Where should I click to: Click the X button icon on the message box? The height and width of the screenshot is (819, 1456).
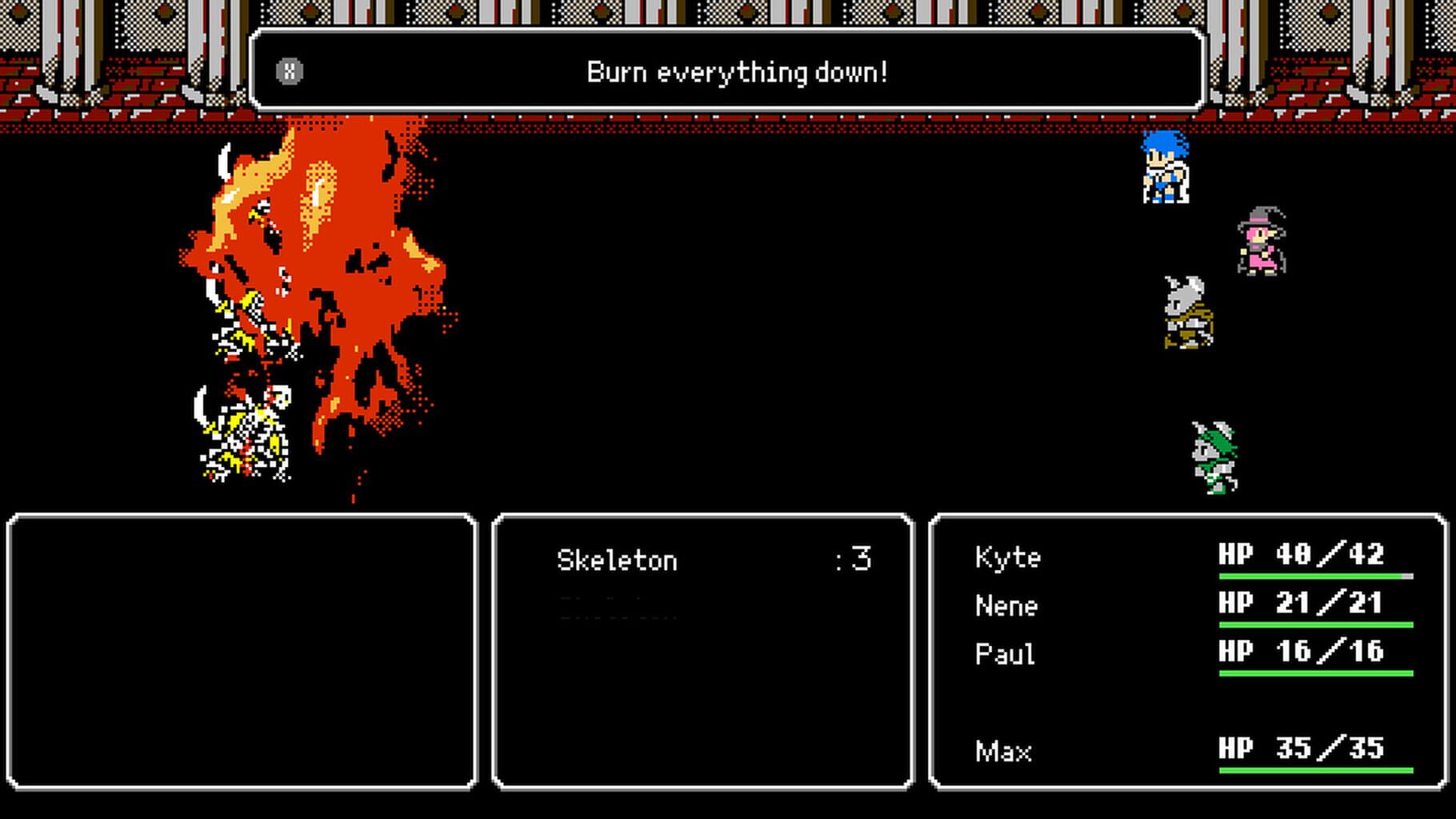tap(290, 72)
